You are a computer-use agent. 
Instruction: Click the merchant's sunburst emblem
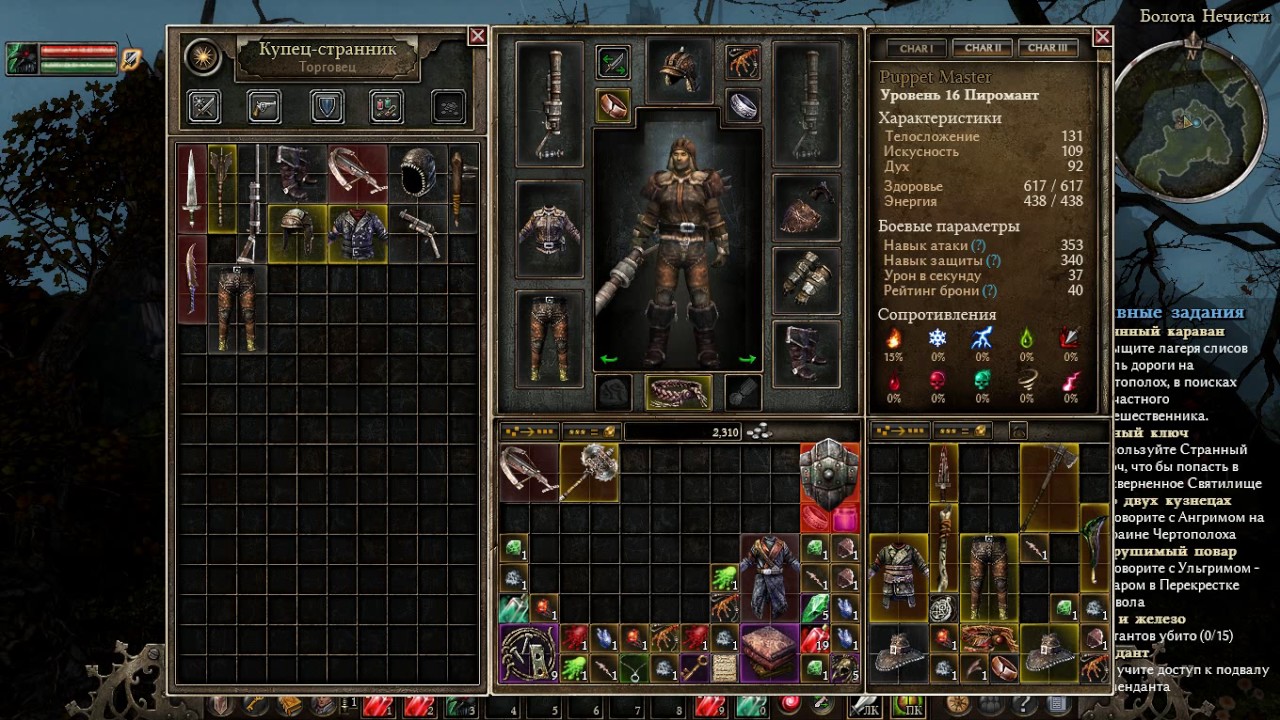202,57
